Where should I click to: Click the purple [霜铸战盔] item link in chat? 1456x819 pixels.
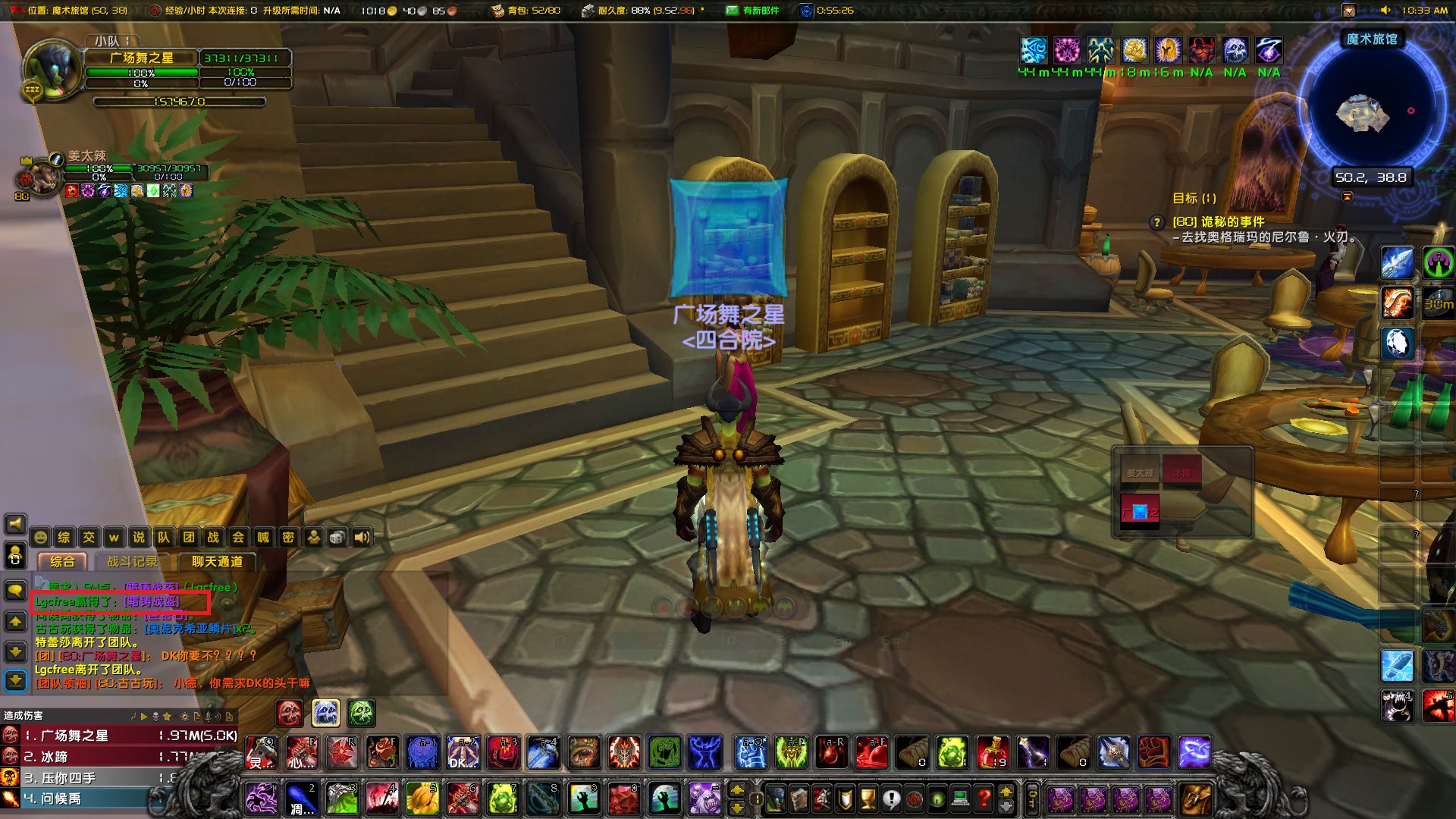tap(152, 601)
